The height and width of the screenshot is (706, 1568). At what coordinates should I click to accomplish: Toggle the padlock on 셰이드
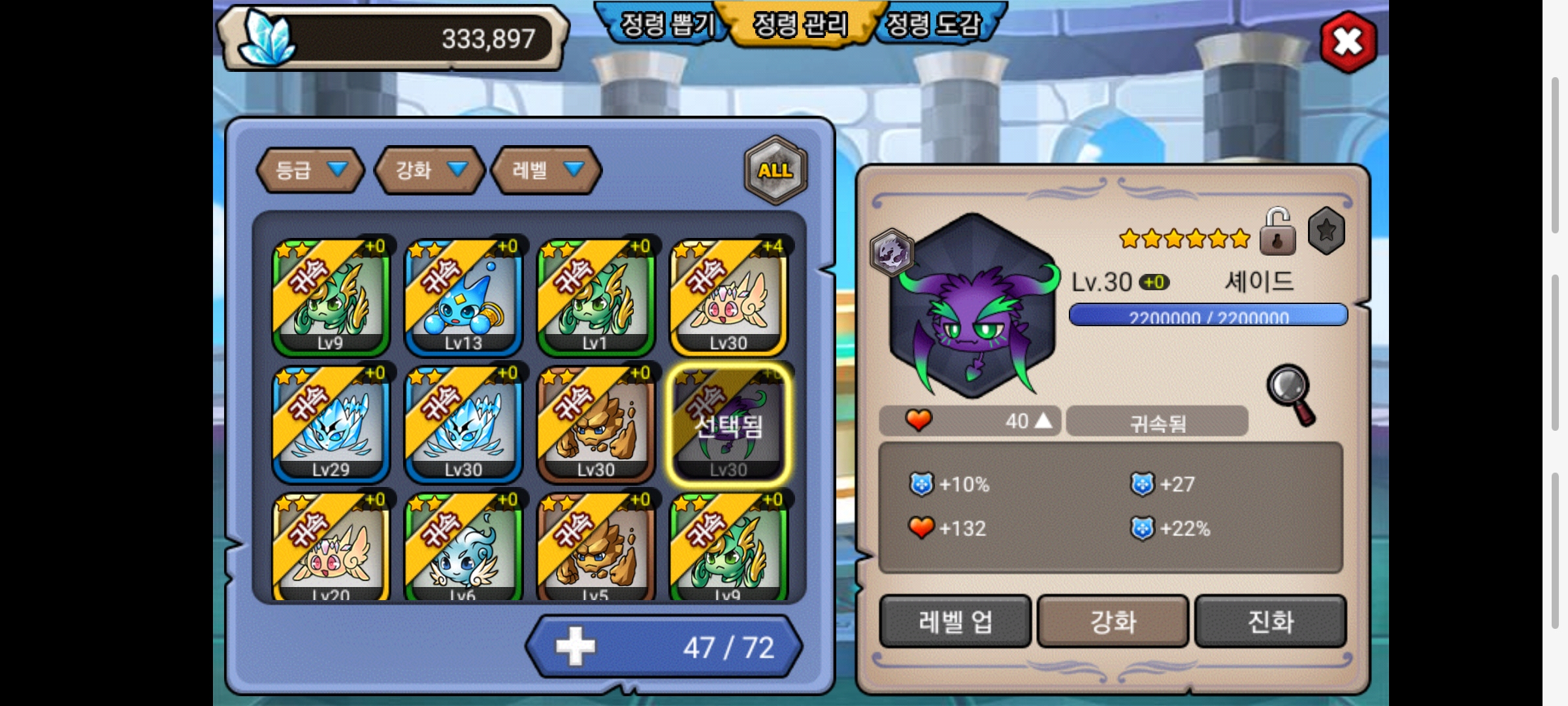click(1277, 232)
